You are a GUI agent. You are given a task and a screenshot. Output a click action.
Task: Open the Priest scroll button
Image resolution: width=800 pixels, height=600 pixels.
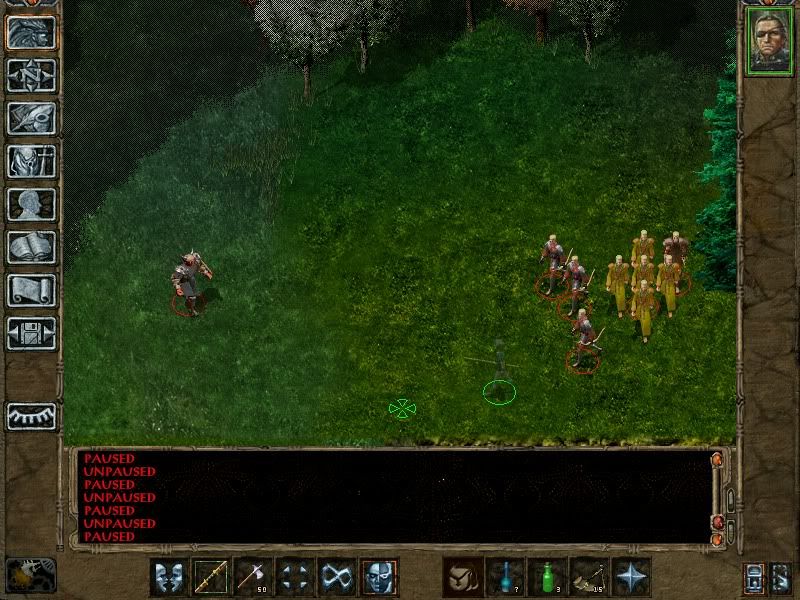point(31,290)
